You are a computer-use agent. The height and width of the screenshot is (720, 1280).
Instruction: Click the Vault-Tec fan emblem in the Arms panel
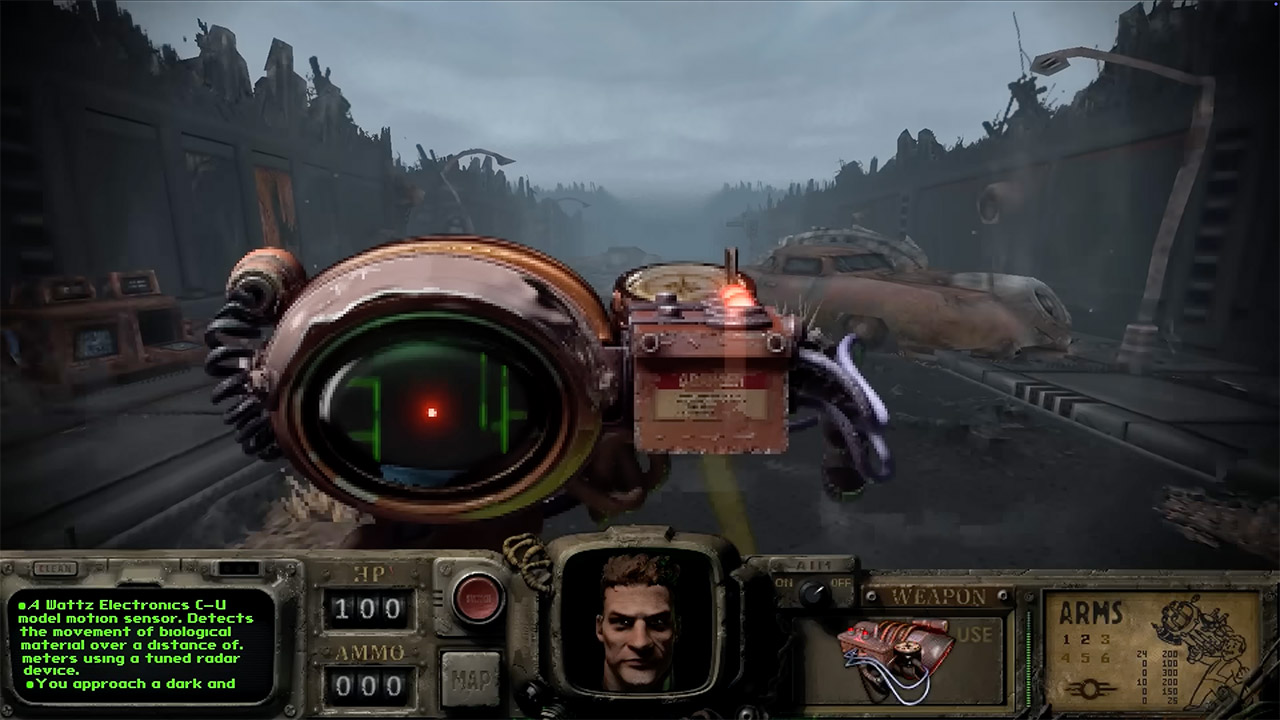[1090, 688]
